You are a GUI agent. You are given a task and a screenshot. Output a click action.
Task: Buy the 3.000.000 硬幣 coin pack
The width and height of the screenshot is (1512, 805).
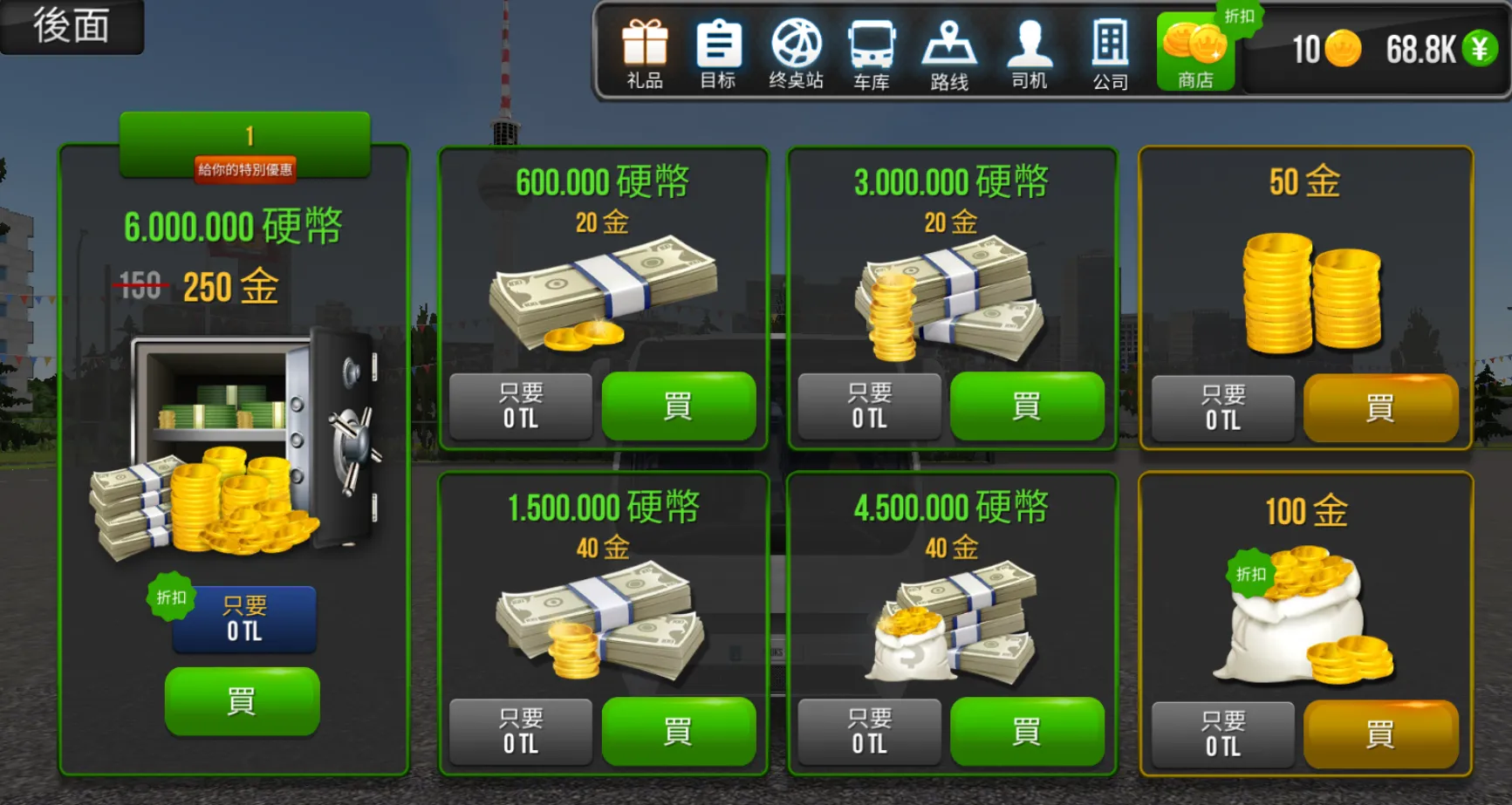[1027, 406]
